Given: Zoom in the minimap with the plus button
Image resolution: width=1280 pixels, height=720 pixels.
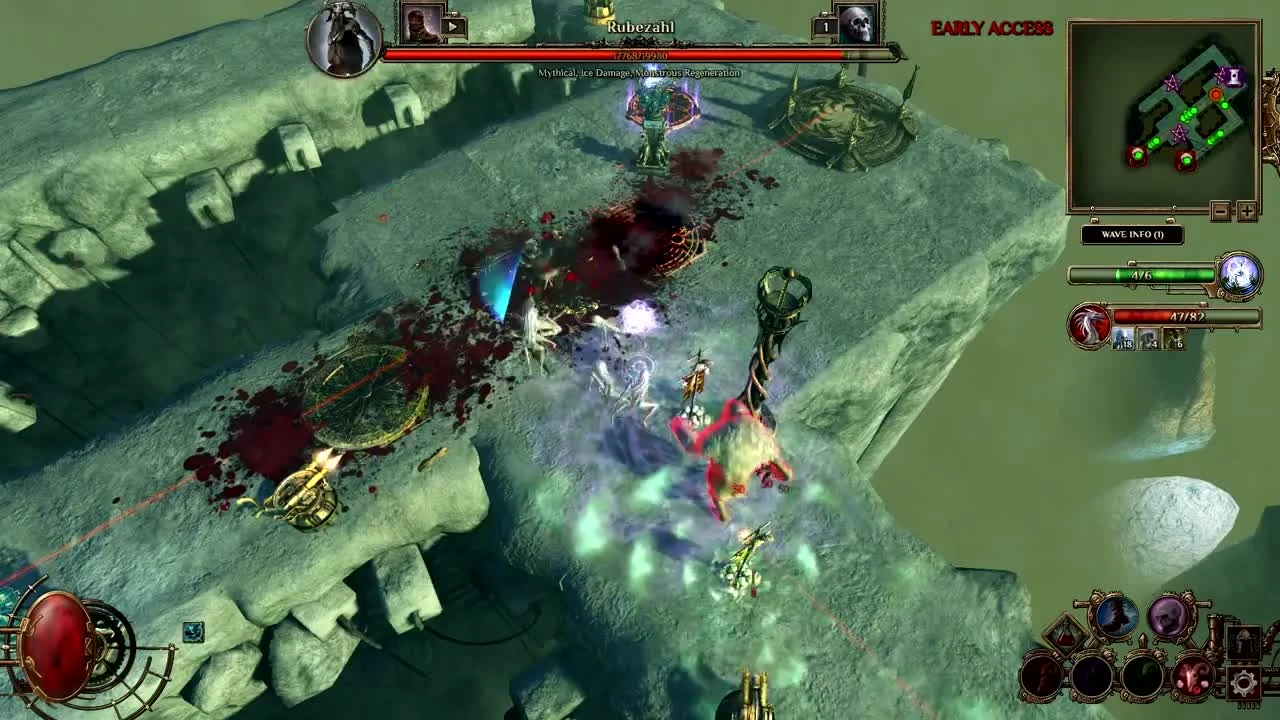Looking at the screenshot, I should [1247, 211].
